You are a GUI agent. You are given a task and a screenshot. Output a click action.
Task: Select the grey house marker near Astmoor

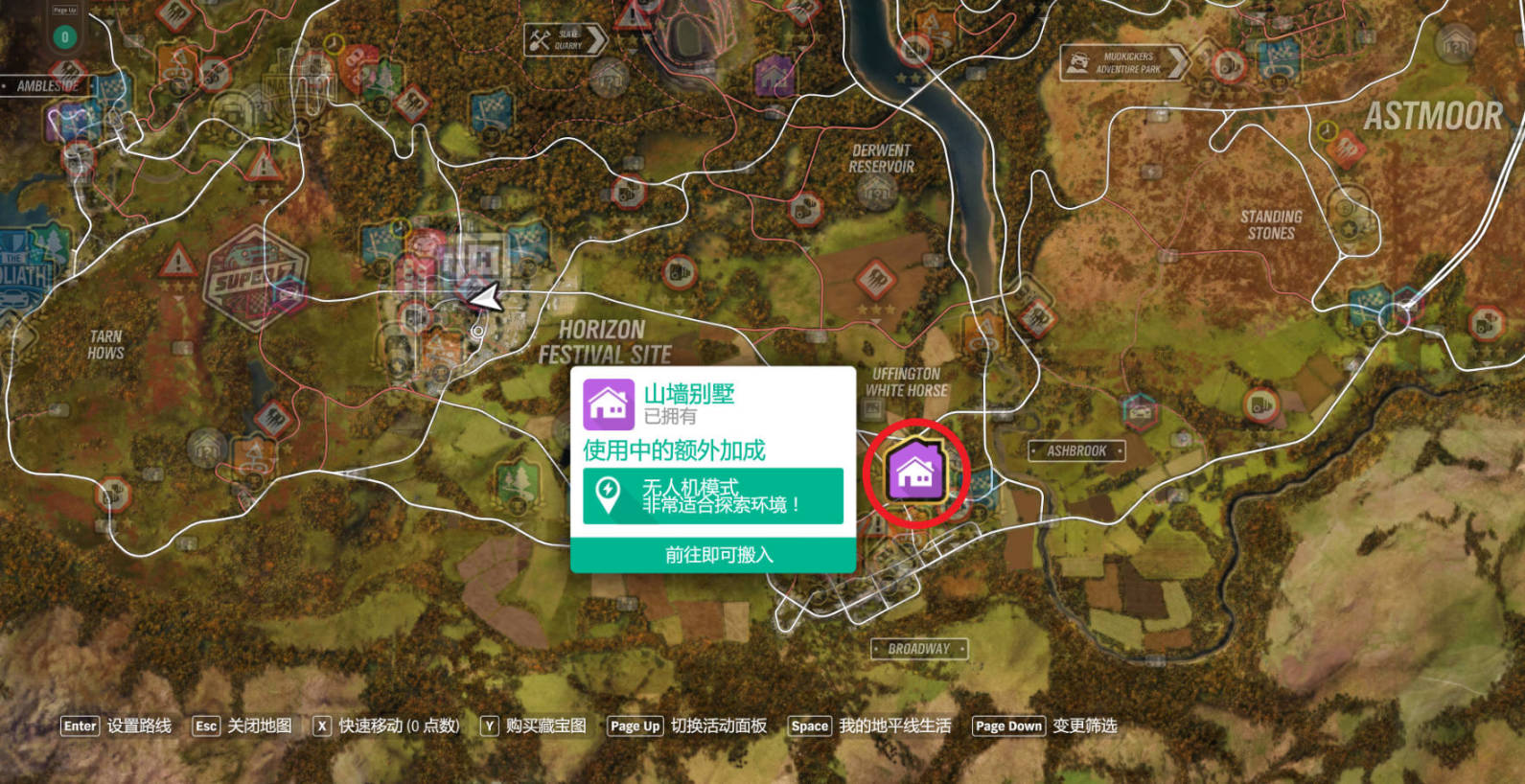[x=1455, y=43]
